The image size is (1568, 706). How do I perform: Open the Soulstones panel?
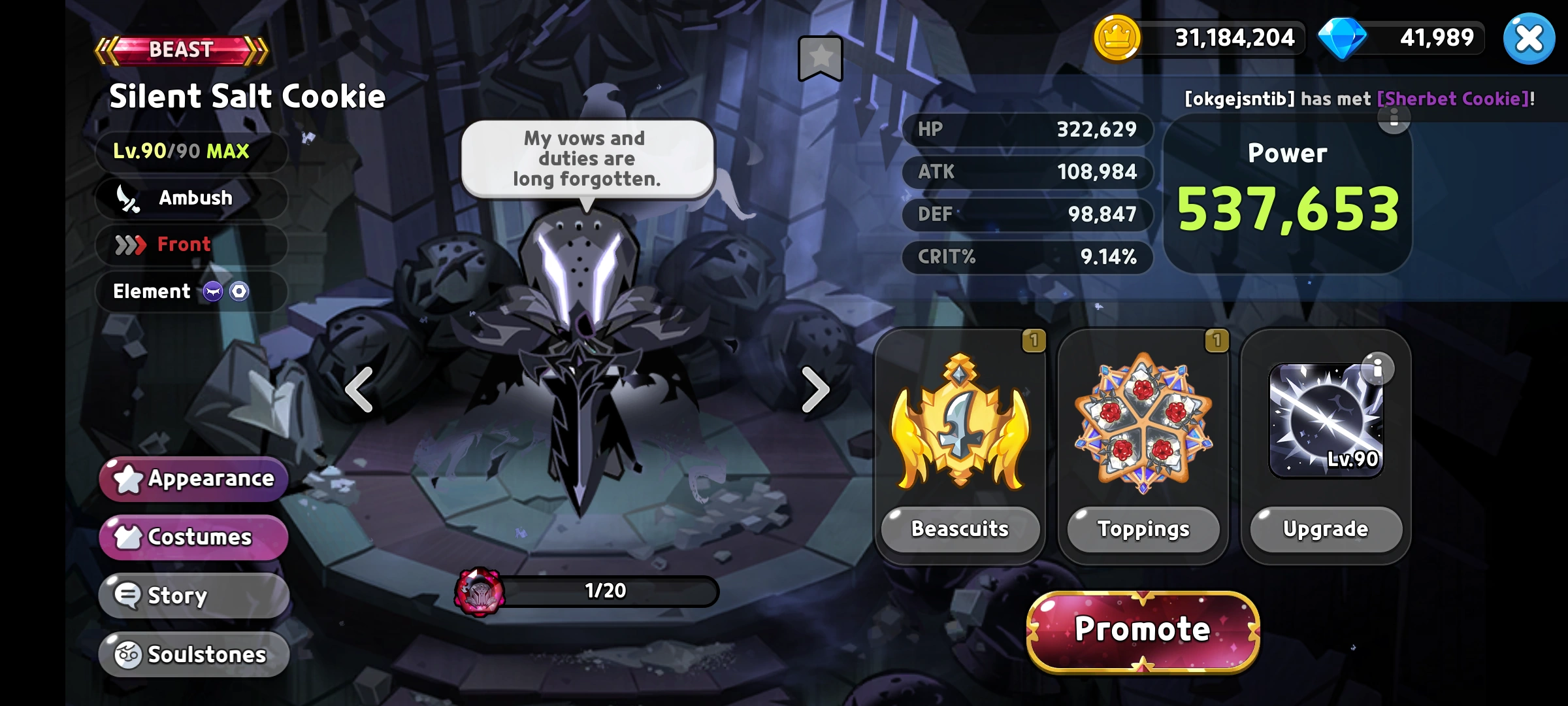(x=193, y=654)
